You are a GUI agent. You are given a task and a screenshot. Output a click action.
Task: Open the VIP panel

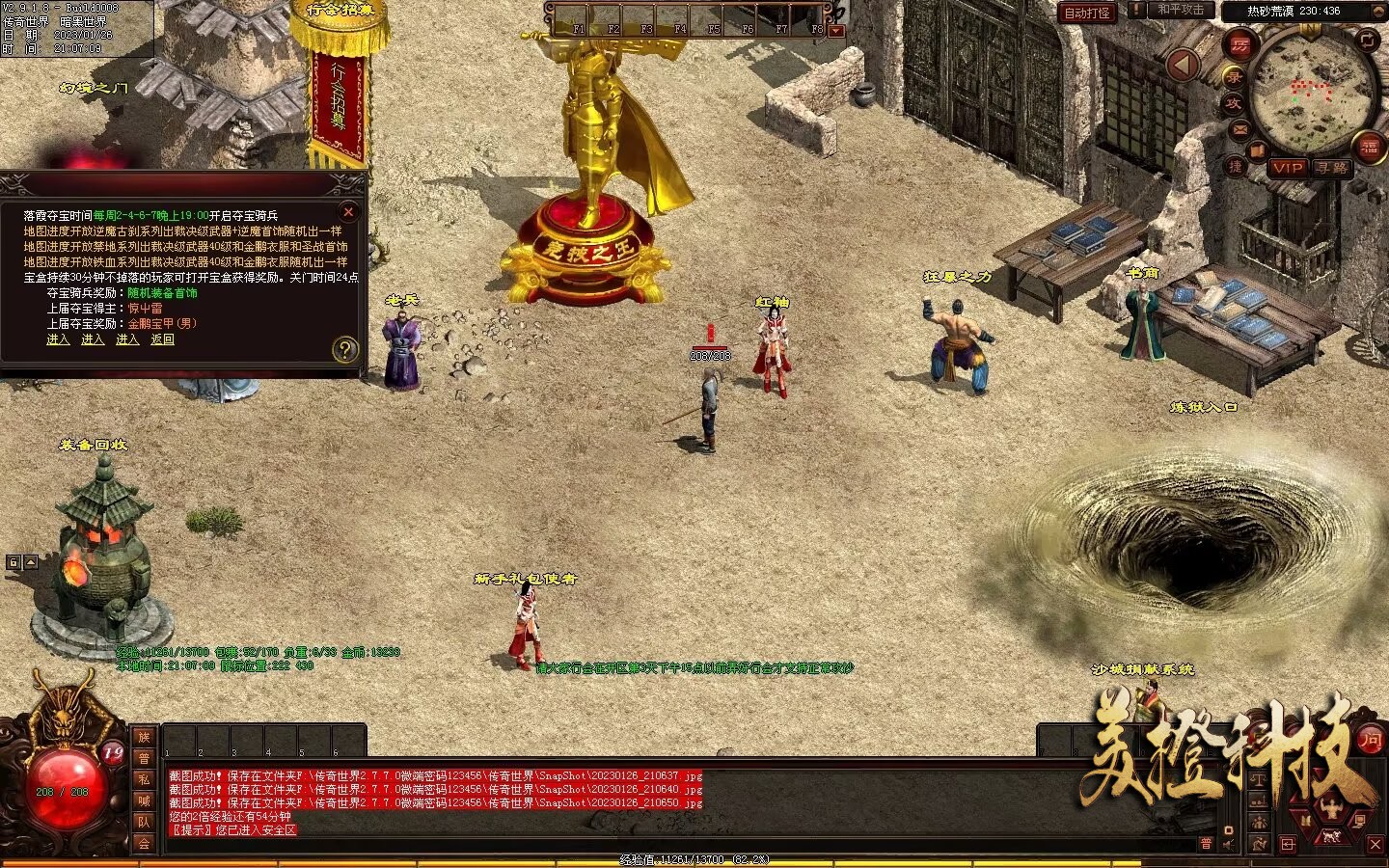[1287, 168]
